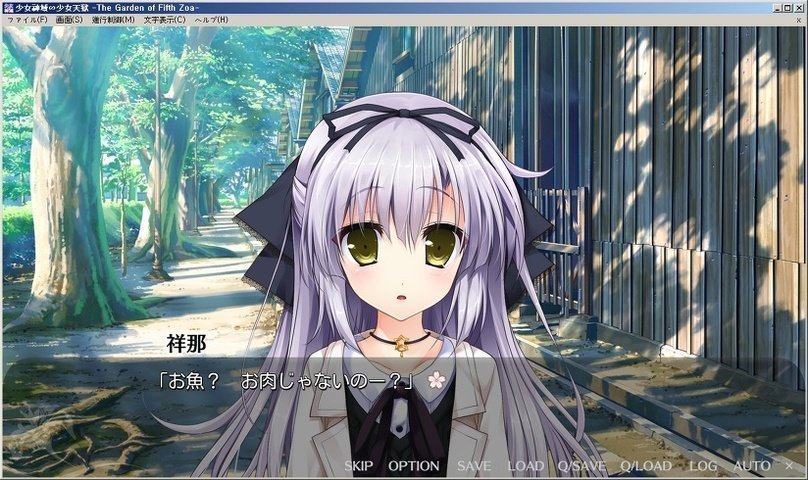Activate SKIP to fast-forward dialogue
The image size is (808, 480).
[360, 466]
